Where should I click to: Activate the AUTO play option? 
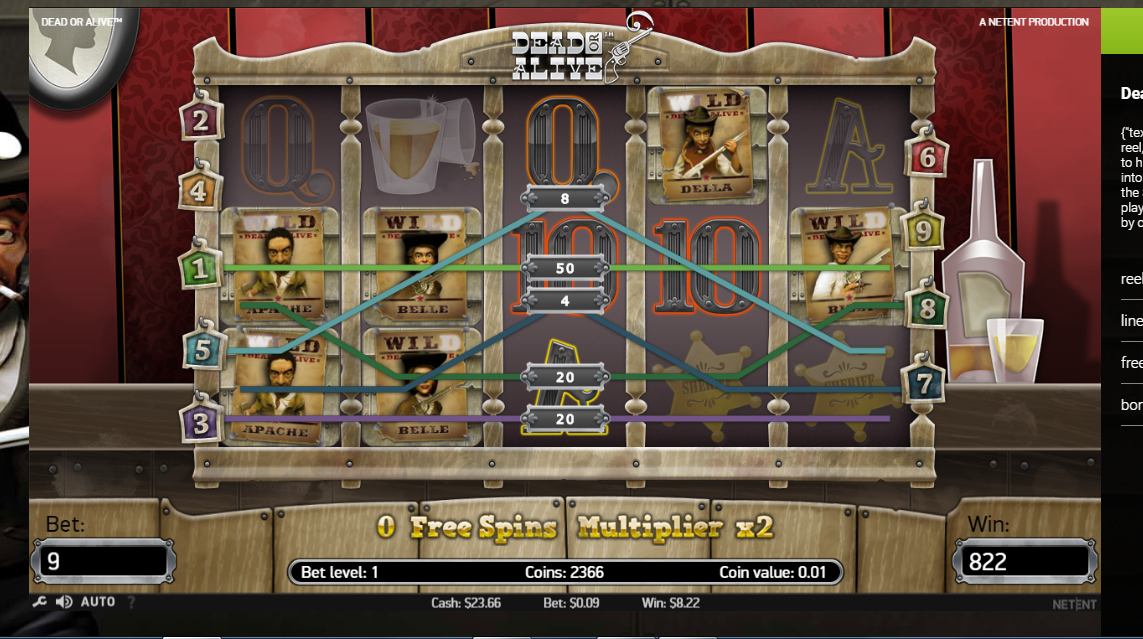98,602
